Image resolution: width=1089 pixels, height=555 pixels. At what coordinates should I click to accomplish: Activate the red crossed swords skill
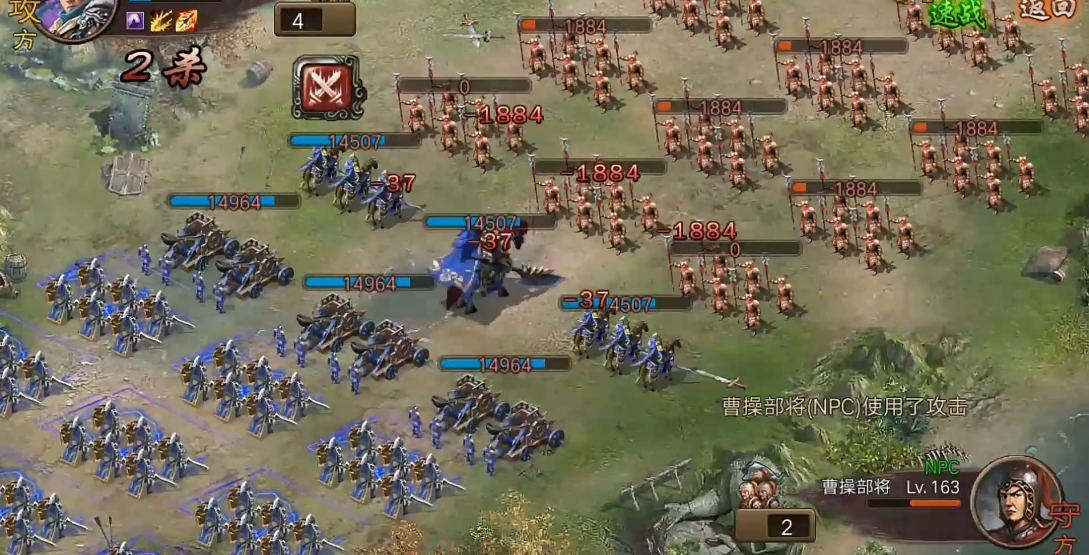(x=329, y=88)
